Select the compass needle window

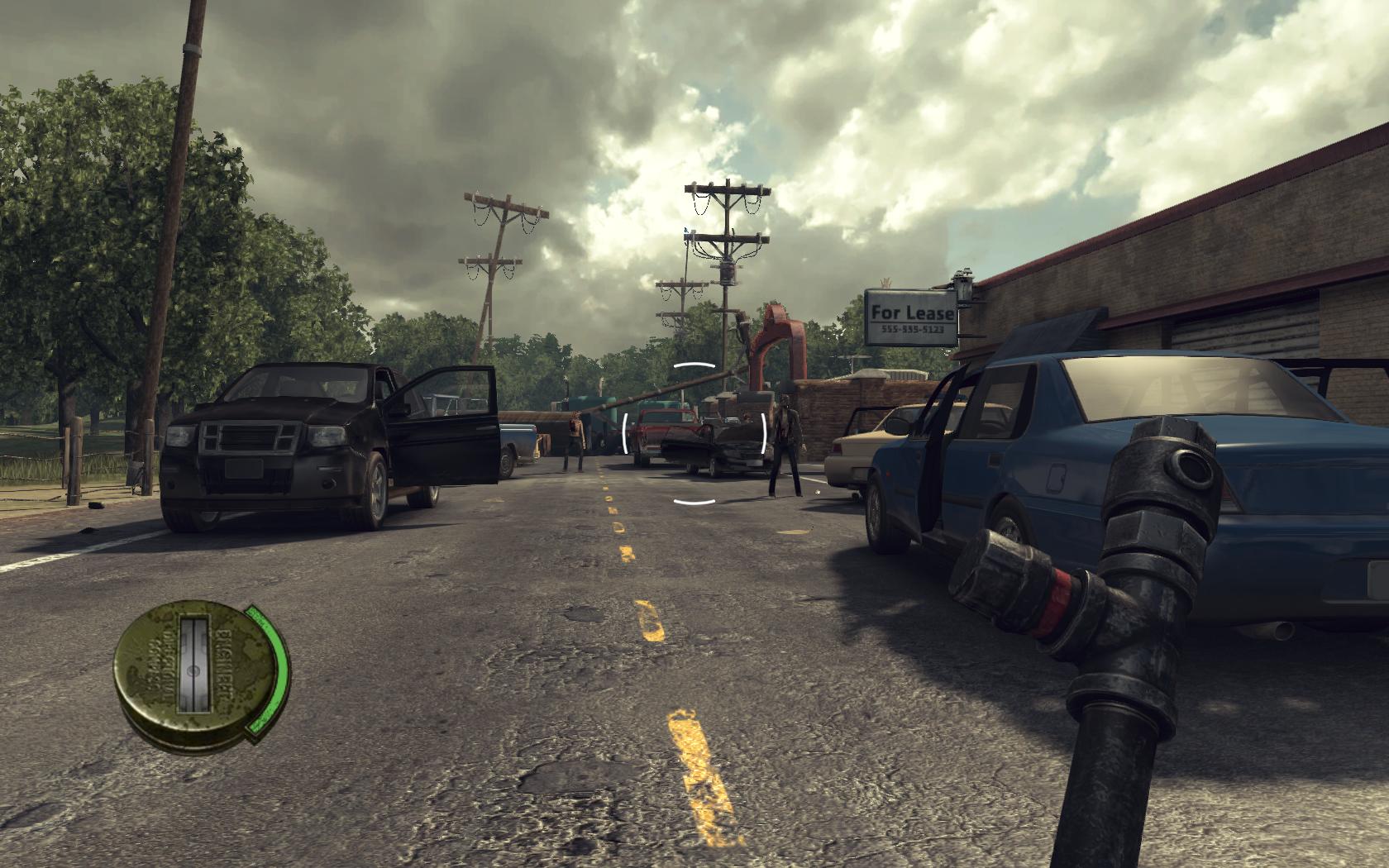point(196,665)
